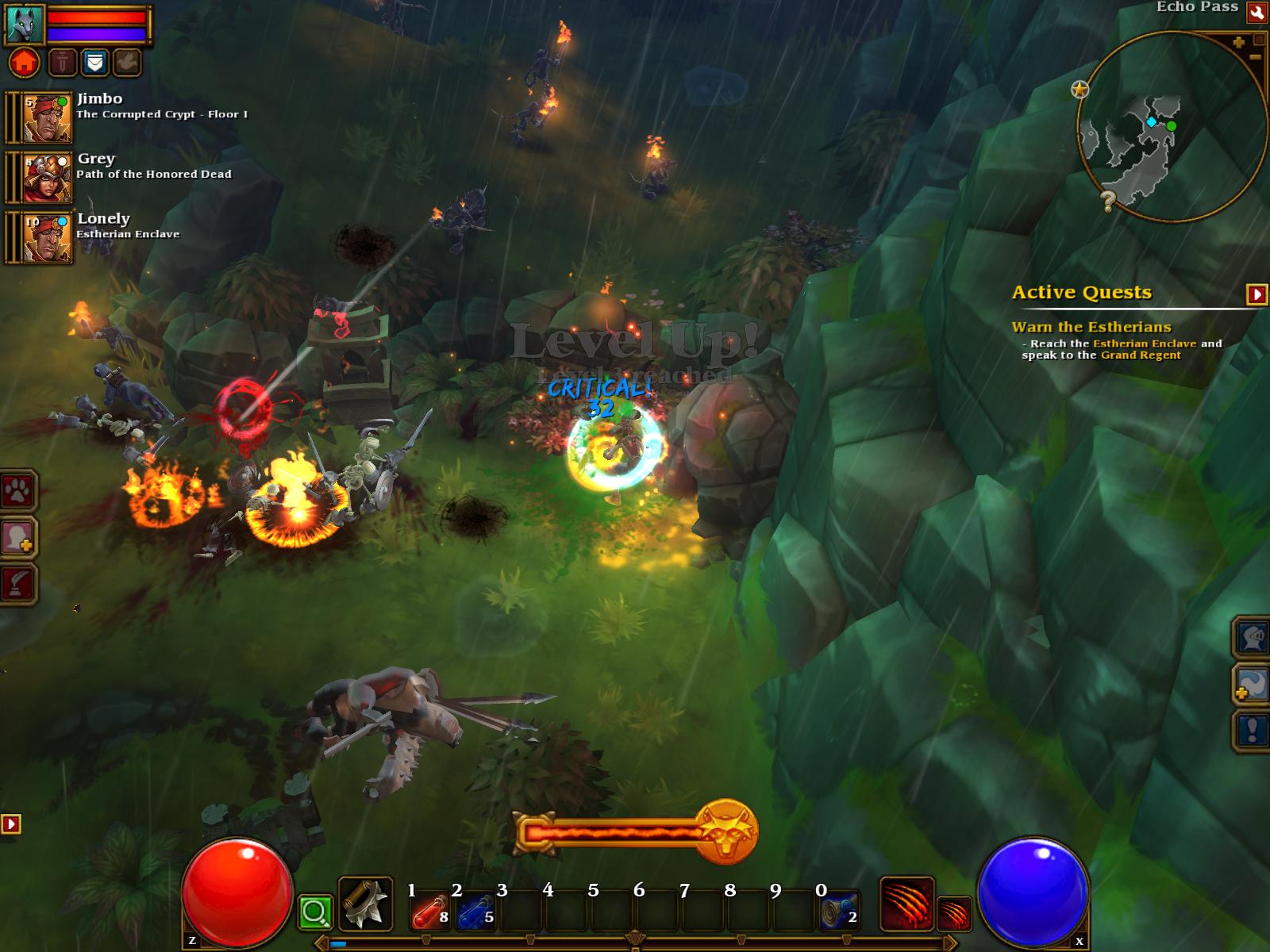
Task: Click the green magnifying glass button
Action: 315,913
